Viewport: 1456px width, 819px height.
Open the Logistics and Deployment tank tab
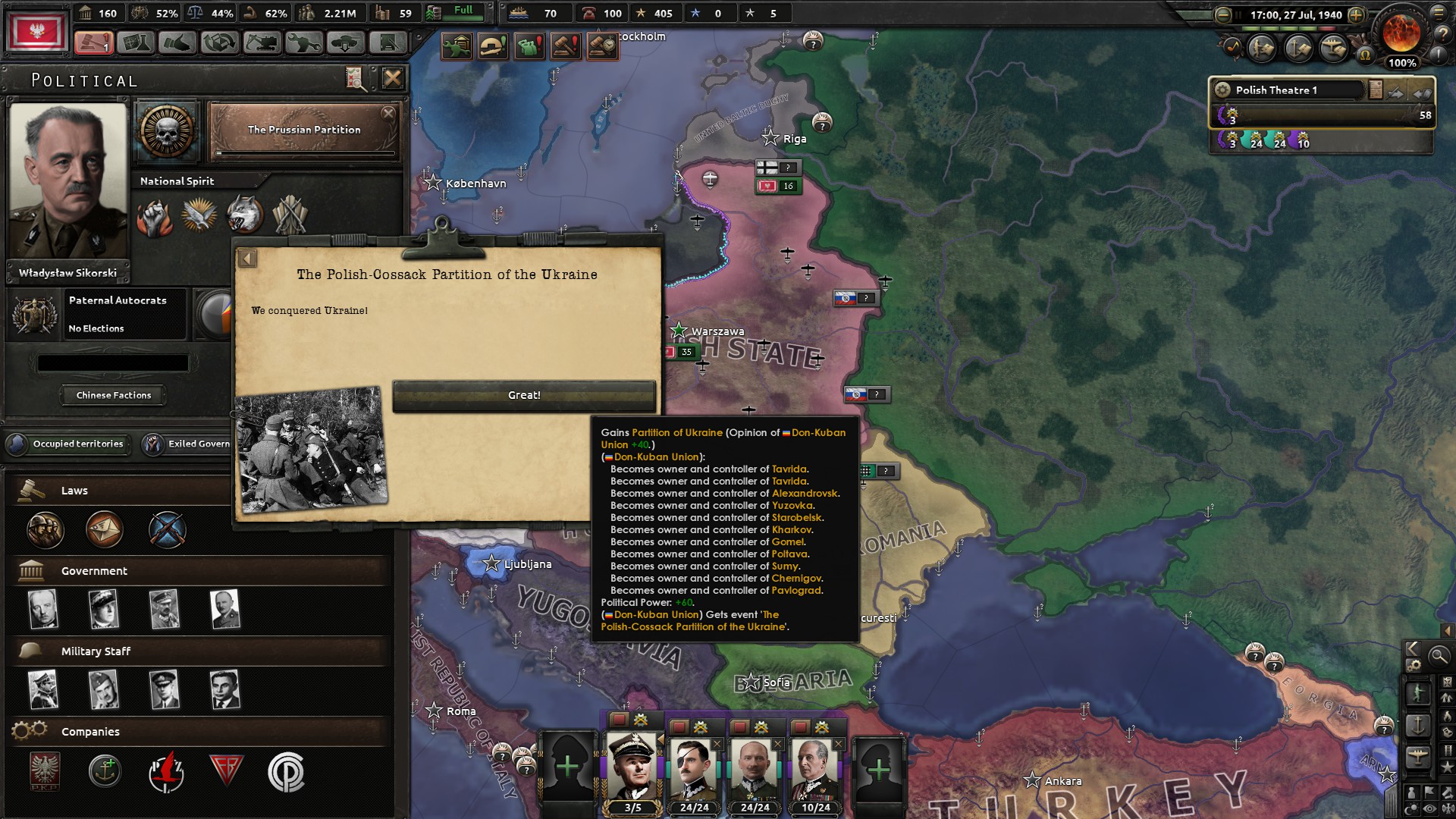tap(345, 42)
